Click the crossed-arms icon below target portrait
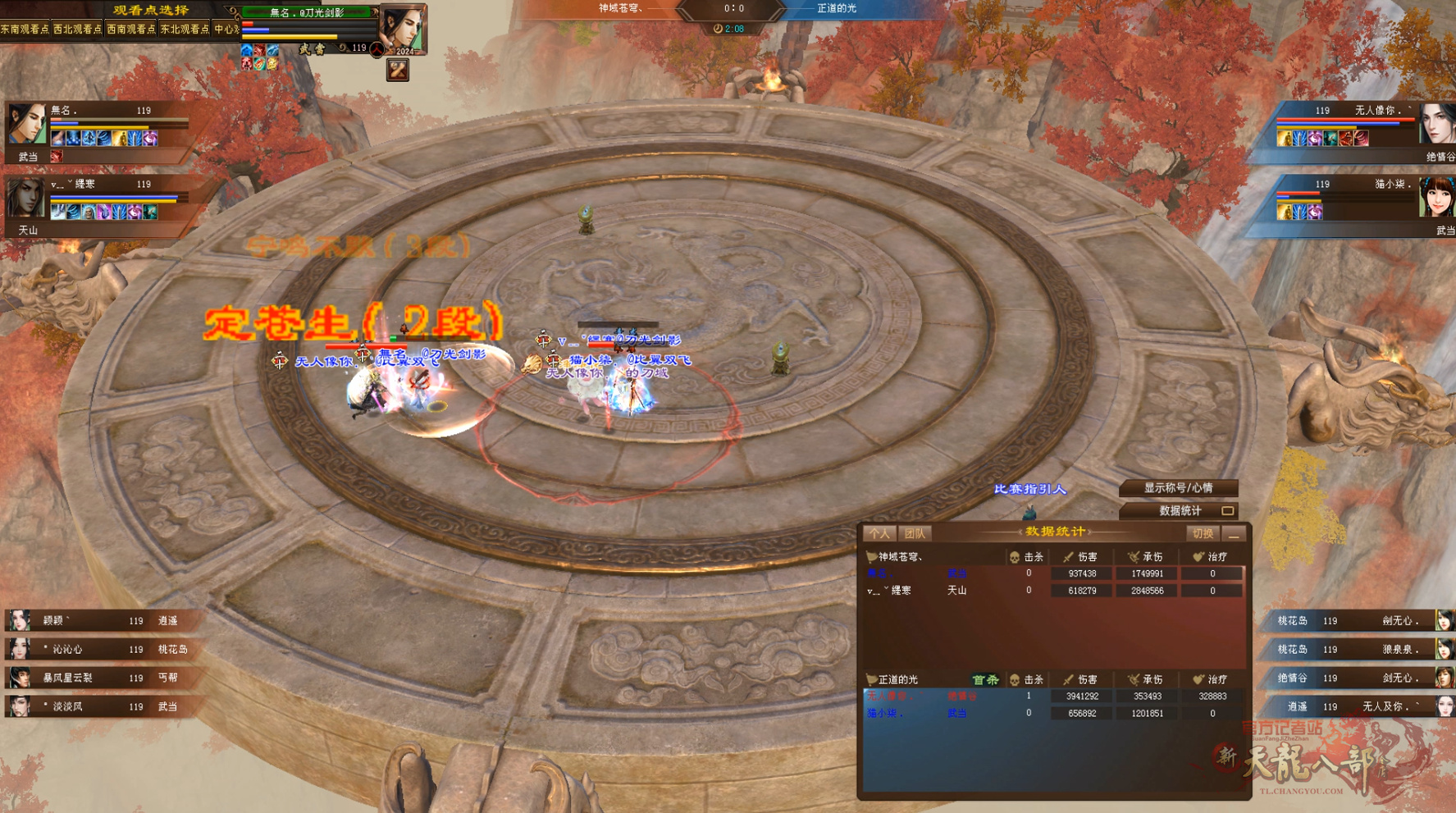The image size is (1456, 813). pos(398,70)
